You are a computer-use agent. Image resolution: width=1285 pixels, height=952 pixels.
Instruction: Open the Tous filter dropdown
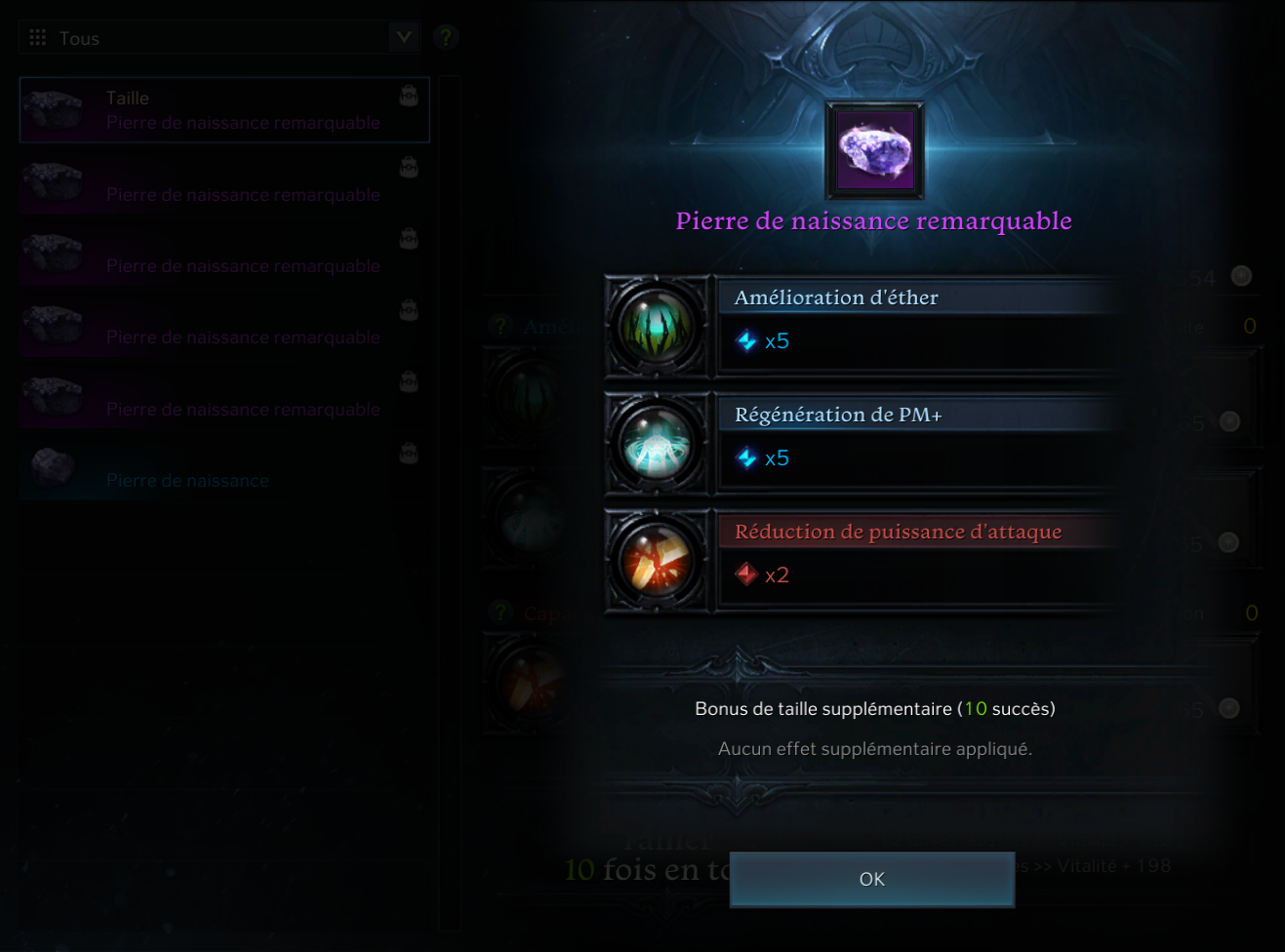coord(403,38)
